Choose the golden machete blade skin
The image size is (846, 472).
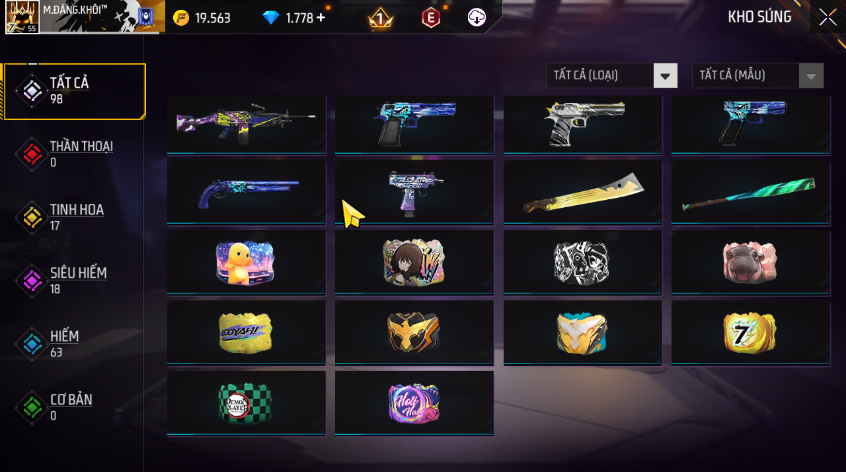pos(582,191)
